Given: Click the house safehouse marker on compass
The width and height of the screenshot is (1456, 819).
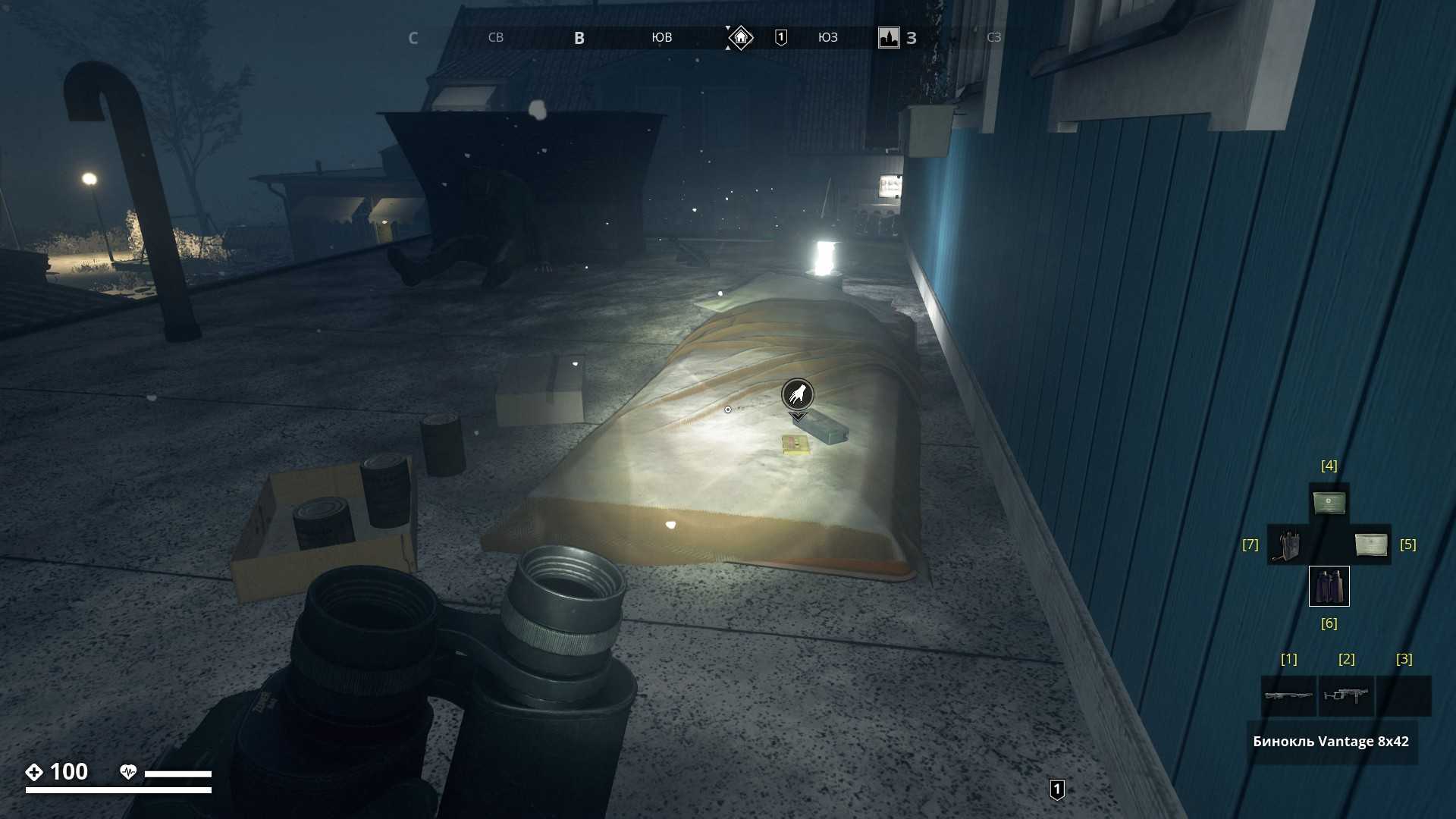Looking at the screenshot, I should [x=740, y=37].
